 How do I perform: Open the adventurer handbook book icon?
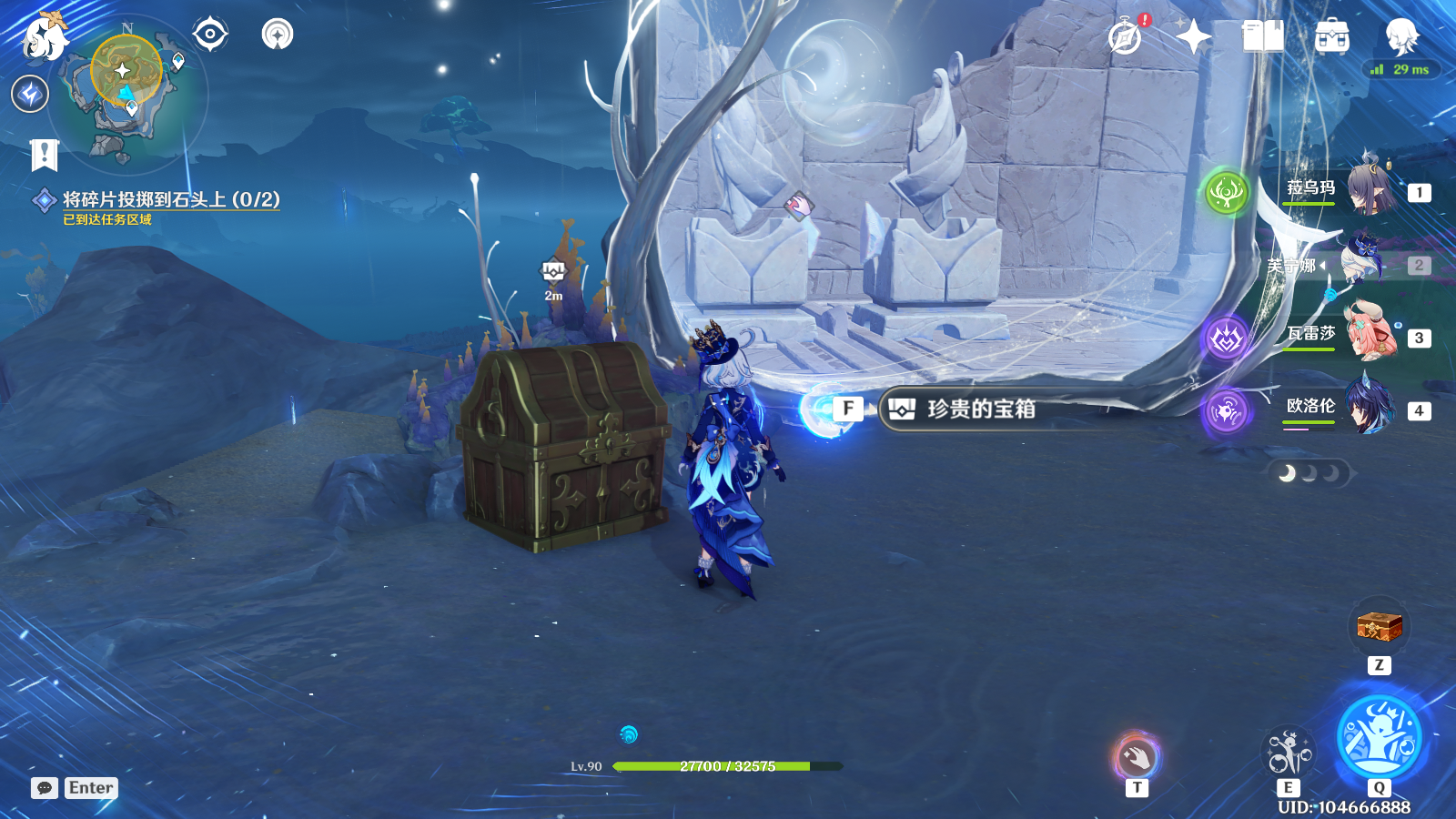tap(1262, 37)
